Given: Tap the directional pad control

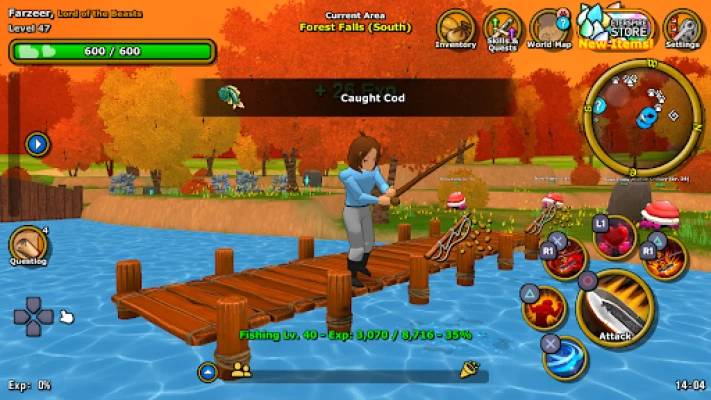Looking at the screenshot, I should click(33, 317).
